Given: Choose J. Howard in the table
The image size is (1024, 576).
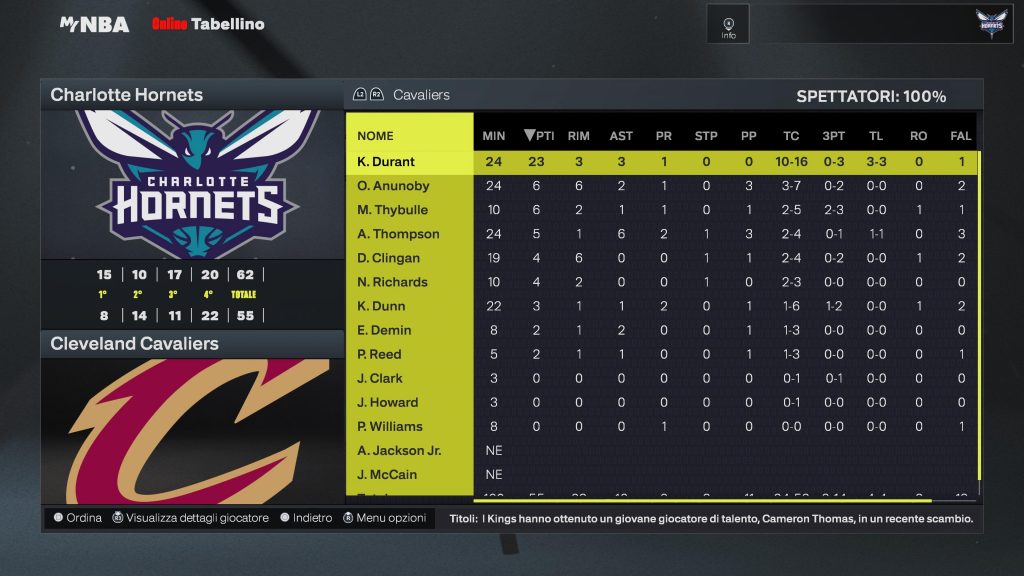Looking at the screenshot, I should tap(387, 402).
